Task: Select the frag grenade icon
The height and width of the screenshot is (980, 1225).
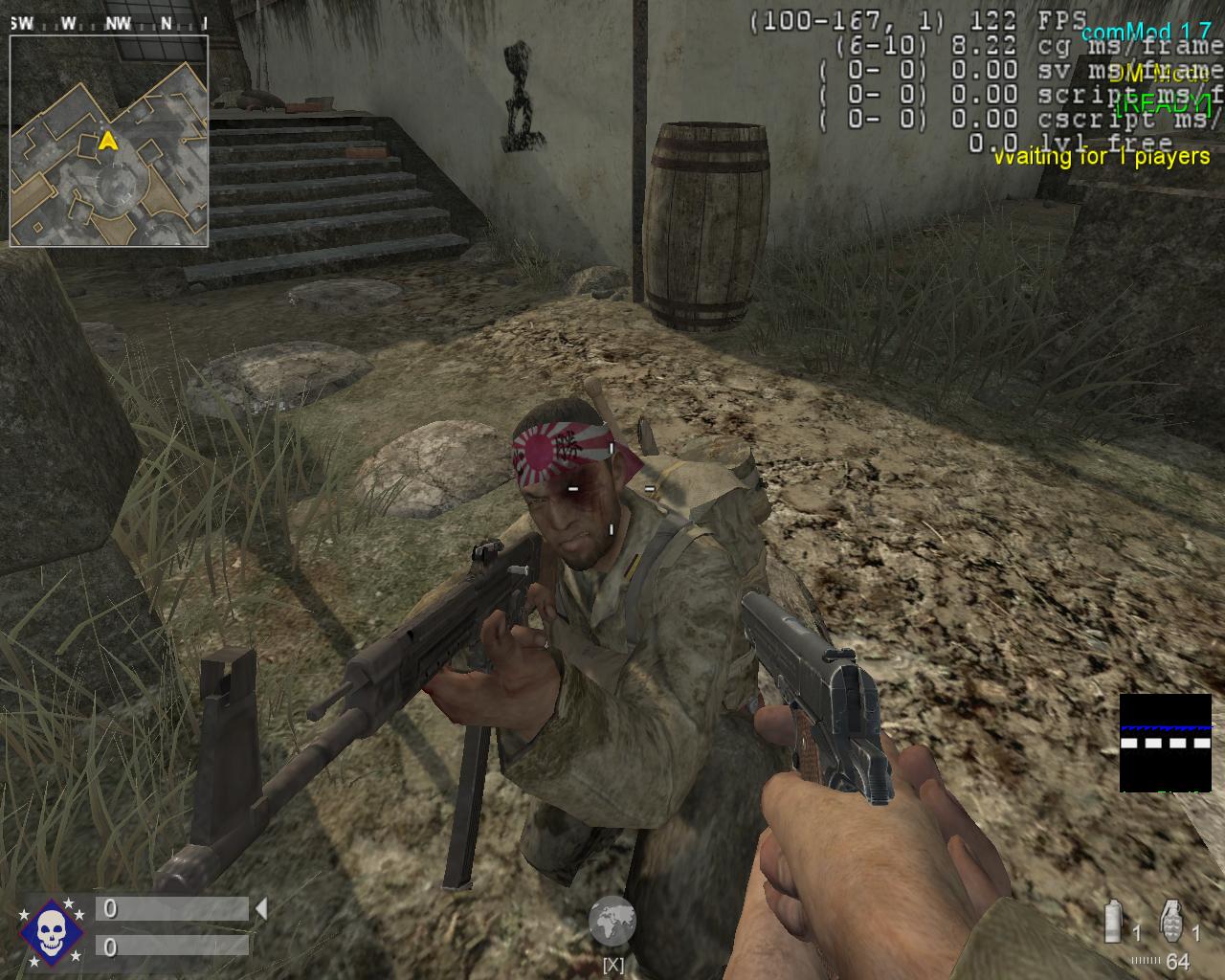Action: [x=1172, y=920]
